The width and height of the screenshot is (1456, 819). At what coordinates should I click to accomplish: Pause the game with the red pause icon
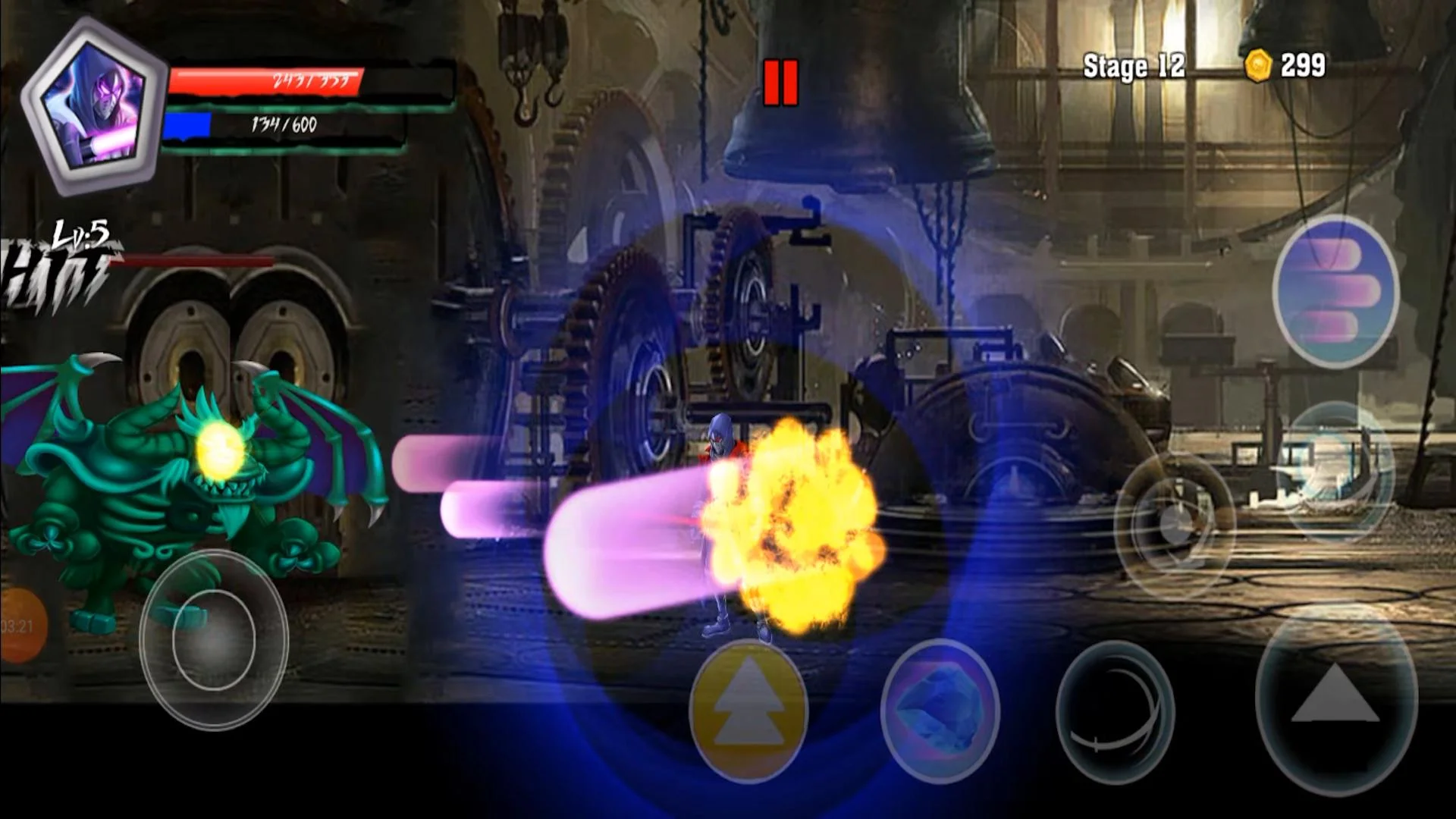click(783, 80)
